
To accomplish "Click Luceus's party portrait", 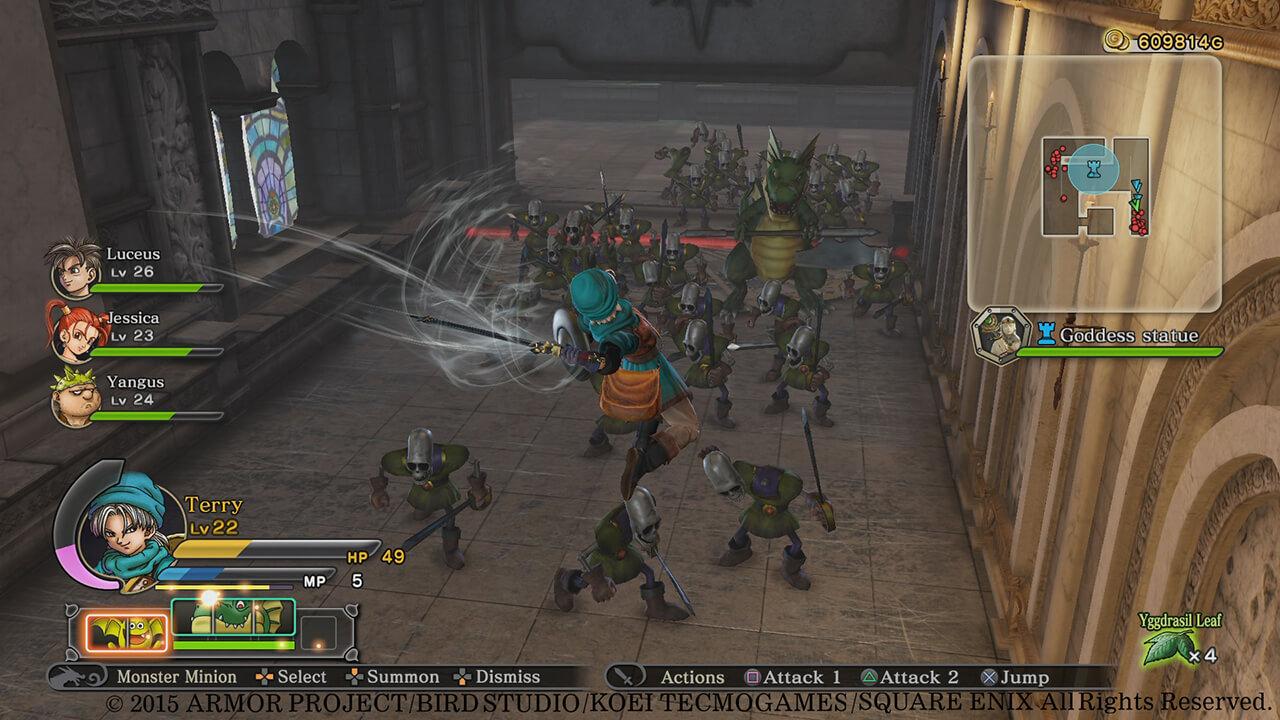I will pos(75,266).
